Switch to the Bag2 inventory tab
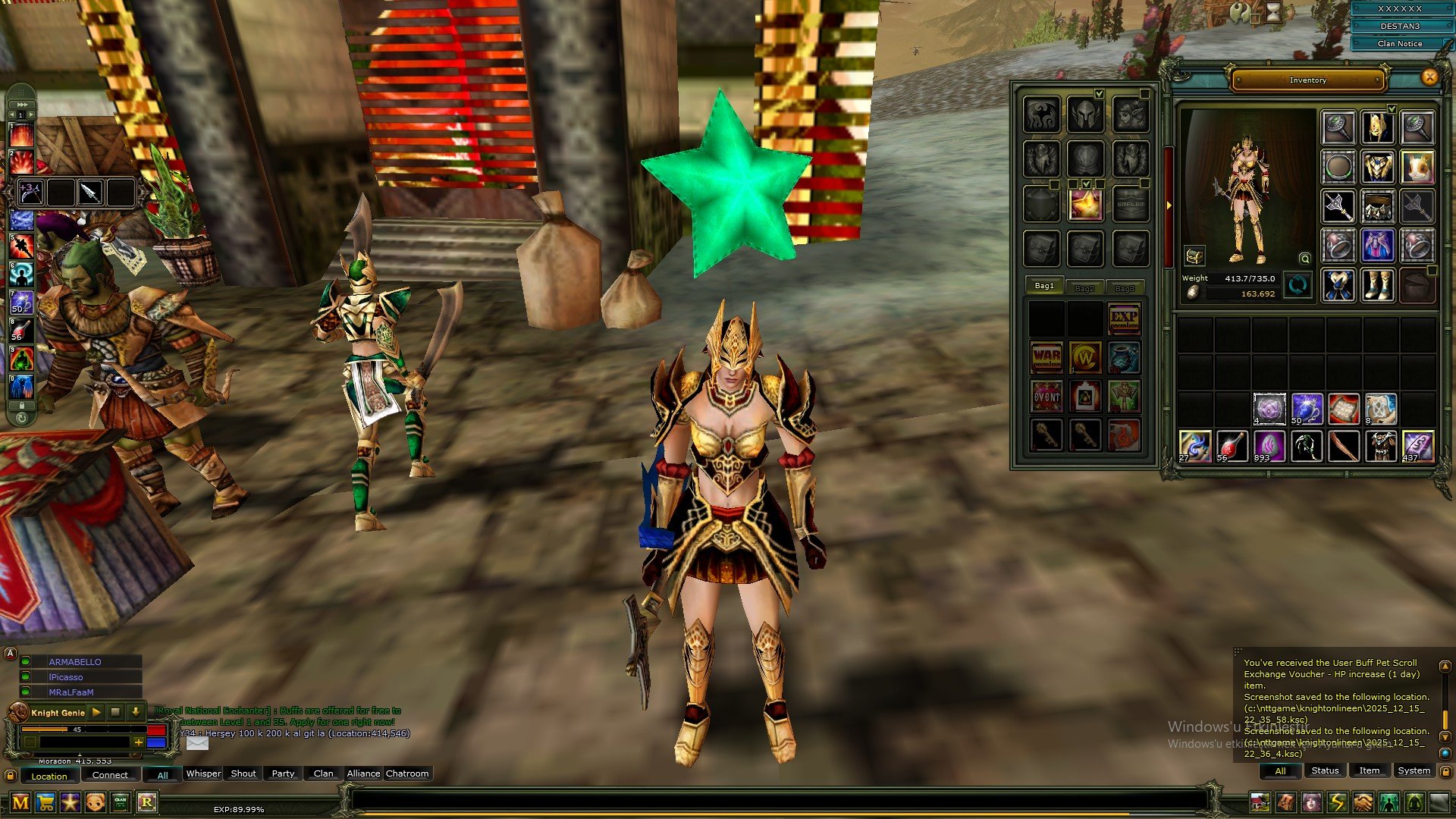This screenshot has width=1456, height=819. coord(1085,287)
